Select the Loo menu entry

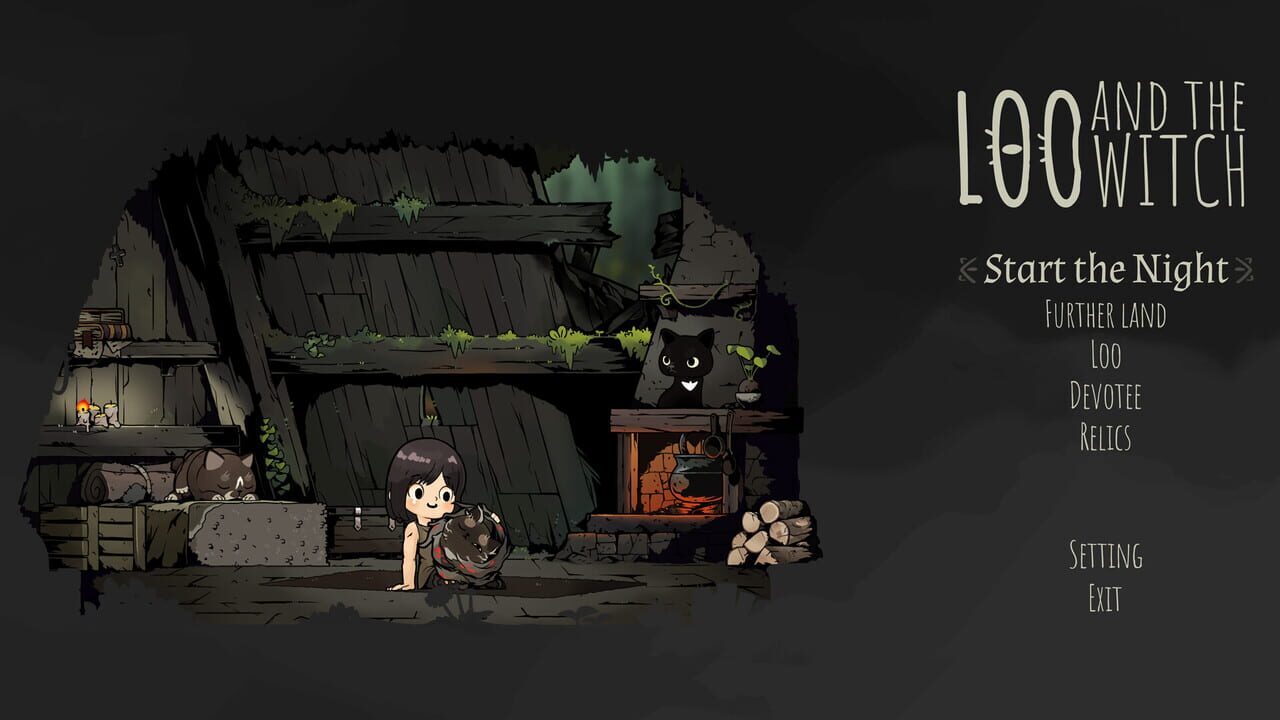pos(1108,353)
